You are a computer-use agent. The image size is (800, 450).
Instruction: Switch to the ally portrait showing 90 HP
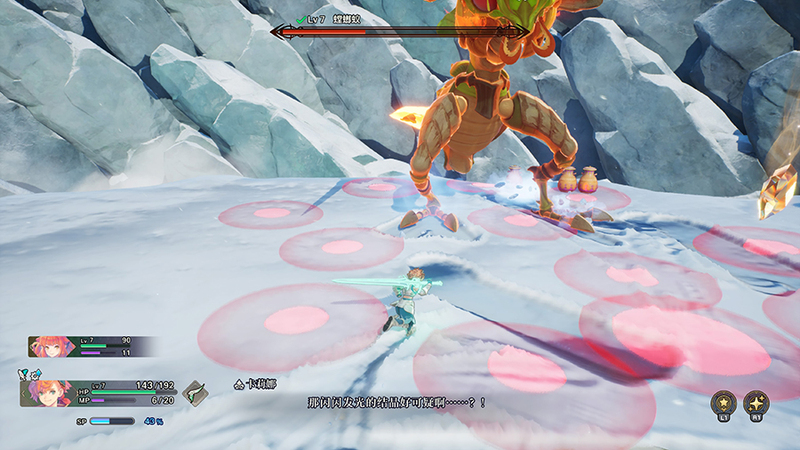tap(49, 347)
